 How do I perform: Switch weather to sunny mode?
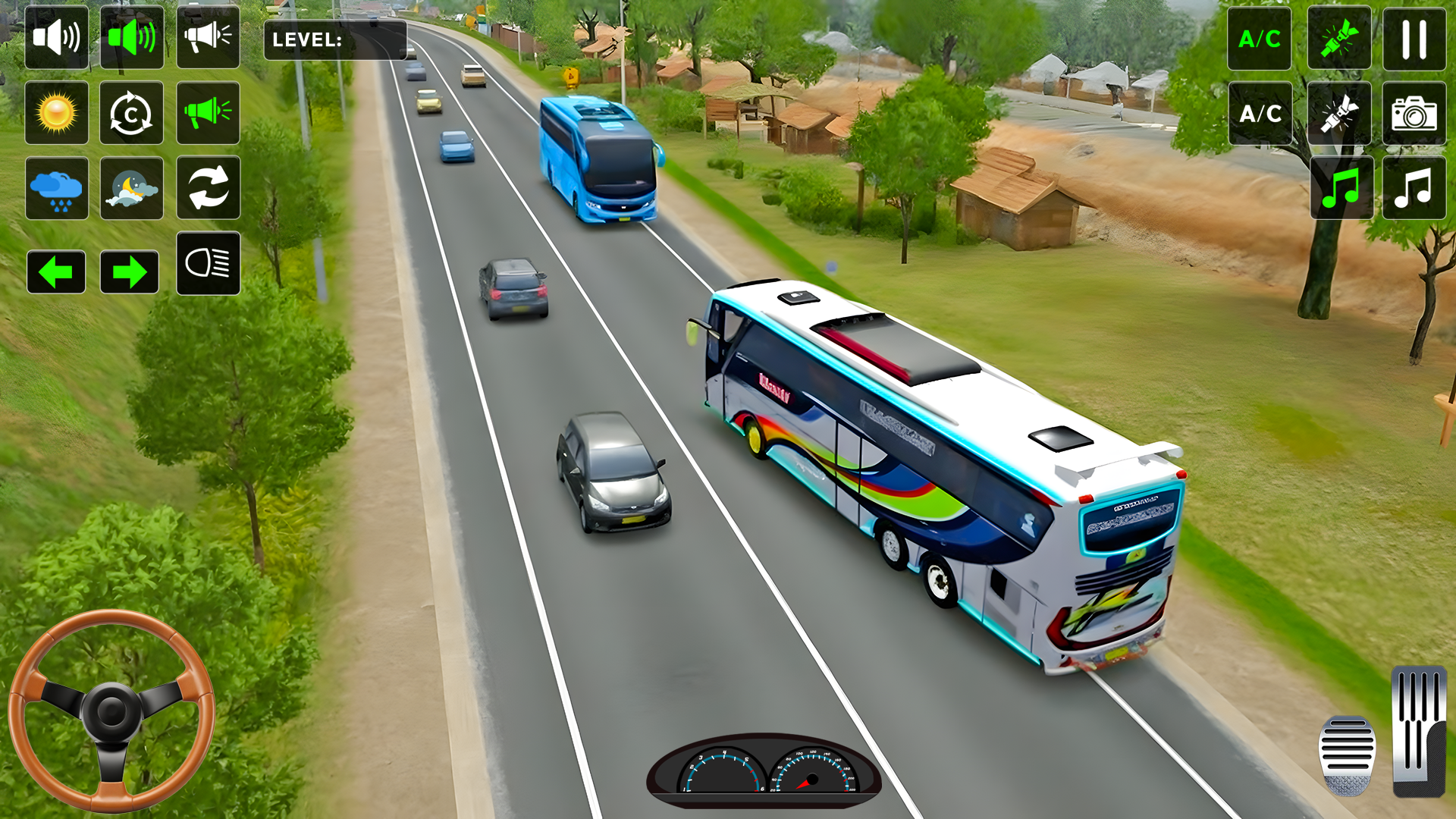tap(56, 113)
